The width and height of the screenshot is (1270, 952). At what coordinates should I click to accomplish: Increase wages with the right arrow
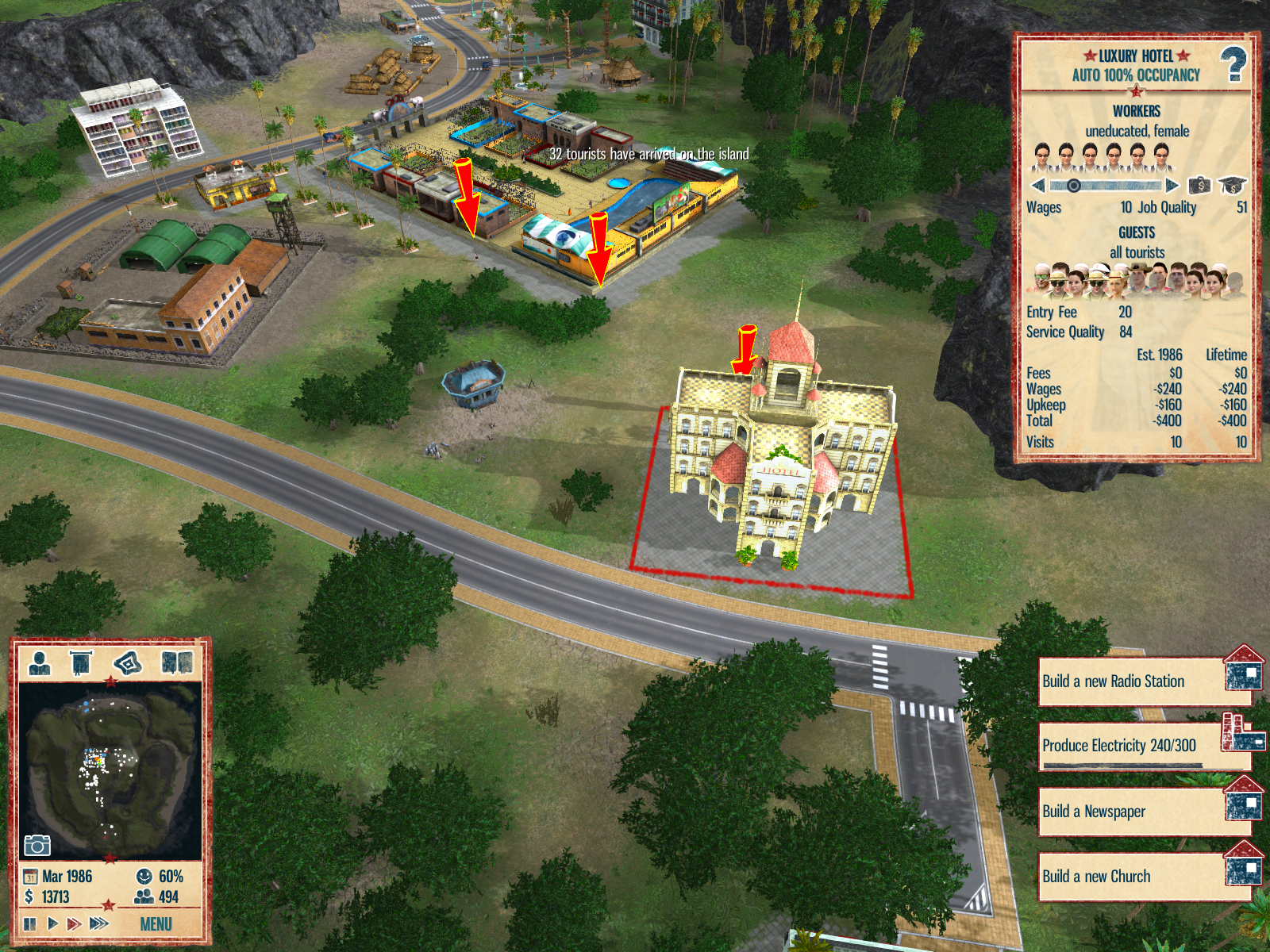click(1172, 186)
